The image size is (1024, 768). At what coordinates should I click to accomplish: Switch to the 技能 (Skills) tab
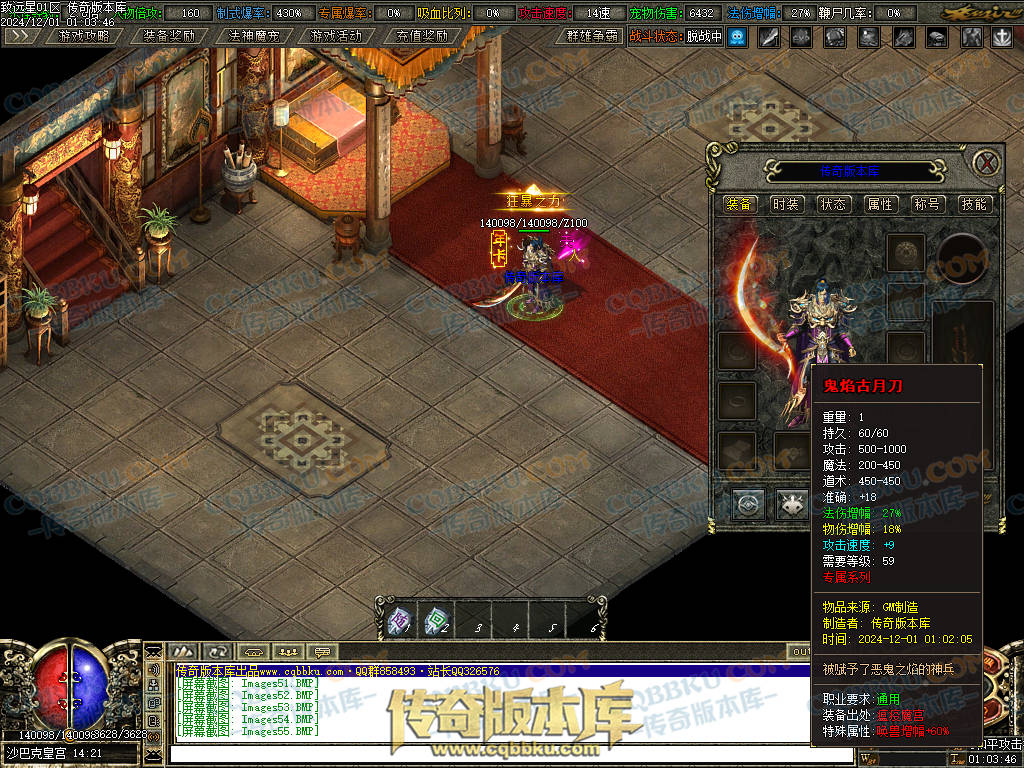coord(973,204)
